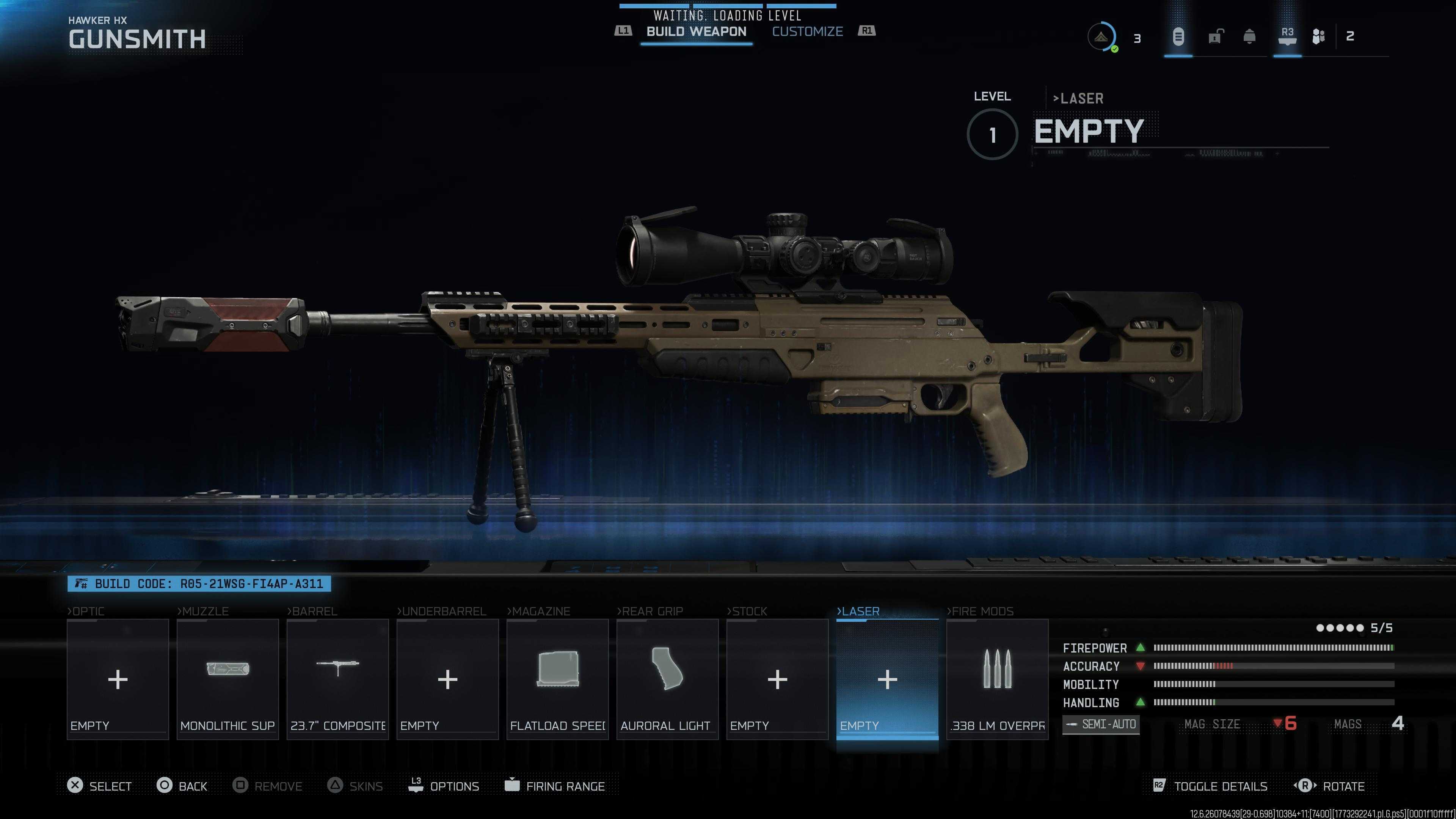Image resolution: width=1456 pixels, height=819 pixels.
Task: Choose the 23.7" Composite barrel slot
Action: (x=337, y=679)
